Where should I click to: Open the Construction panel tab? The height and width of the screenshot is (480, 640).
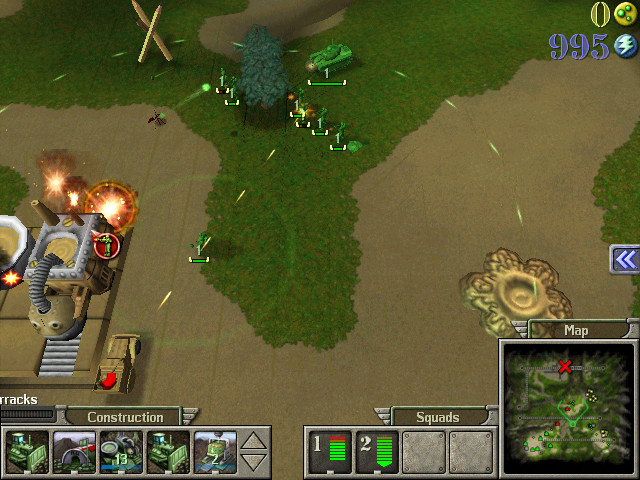tap(125, 417)
